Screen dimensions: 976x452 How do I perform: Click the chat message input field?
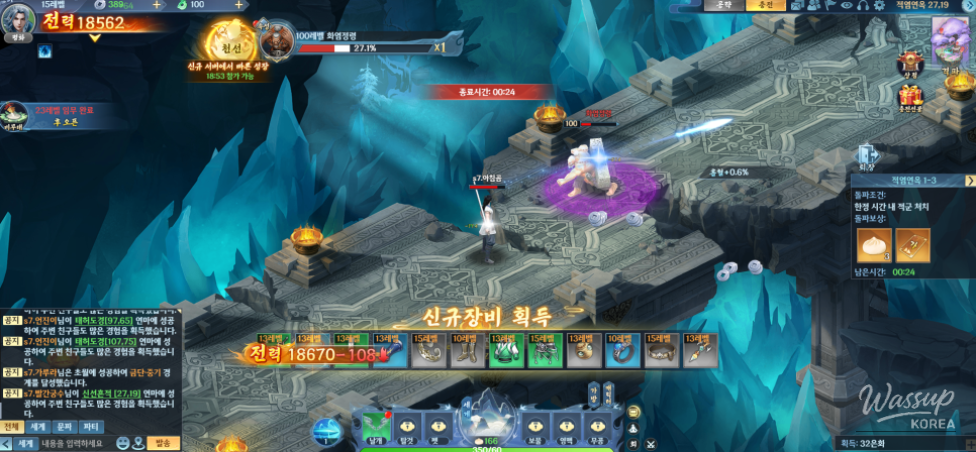pyautogui.click(x=76, y=443)
